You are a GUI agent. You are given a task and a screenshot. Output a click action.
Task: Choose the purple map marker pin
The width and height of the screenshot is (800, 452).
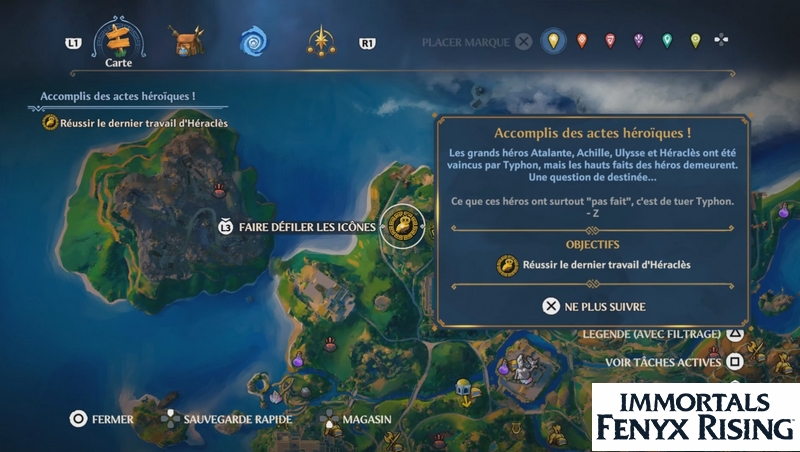638,41
